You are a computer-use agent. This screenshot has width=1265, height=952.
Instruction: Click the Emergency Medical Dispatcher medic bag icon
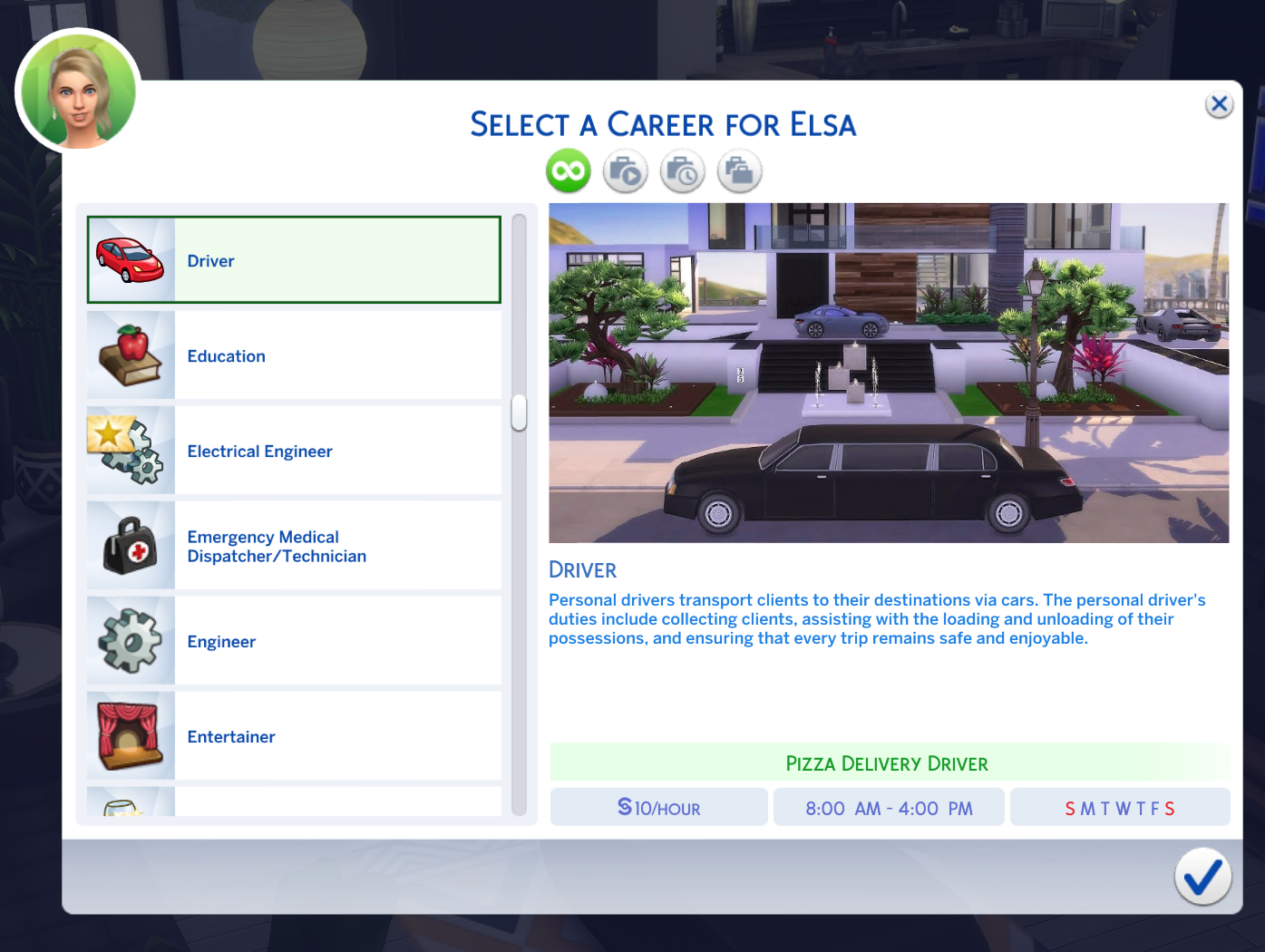coord(130,545)
